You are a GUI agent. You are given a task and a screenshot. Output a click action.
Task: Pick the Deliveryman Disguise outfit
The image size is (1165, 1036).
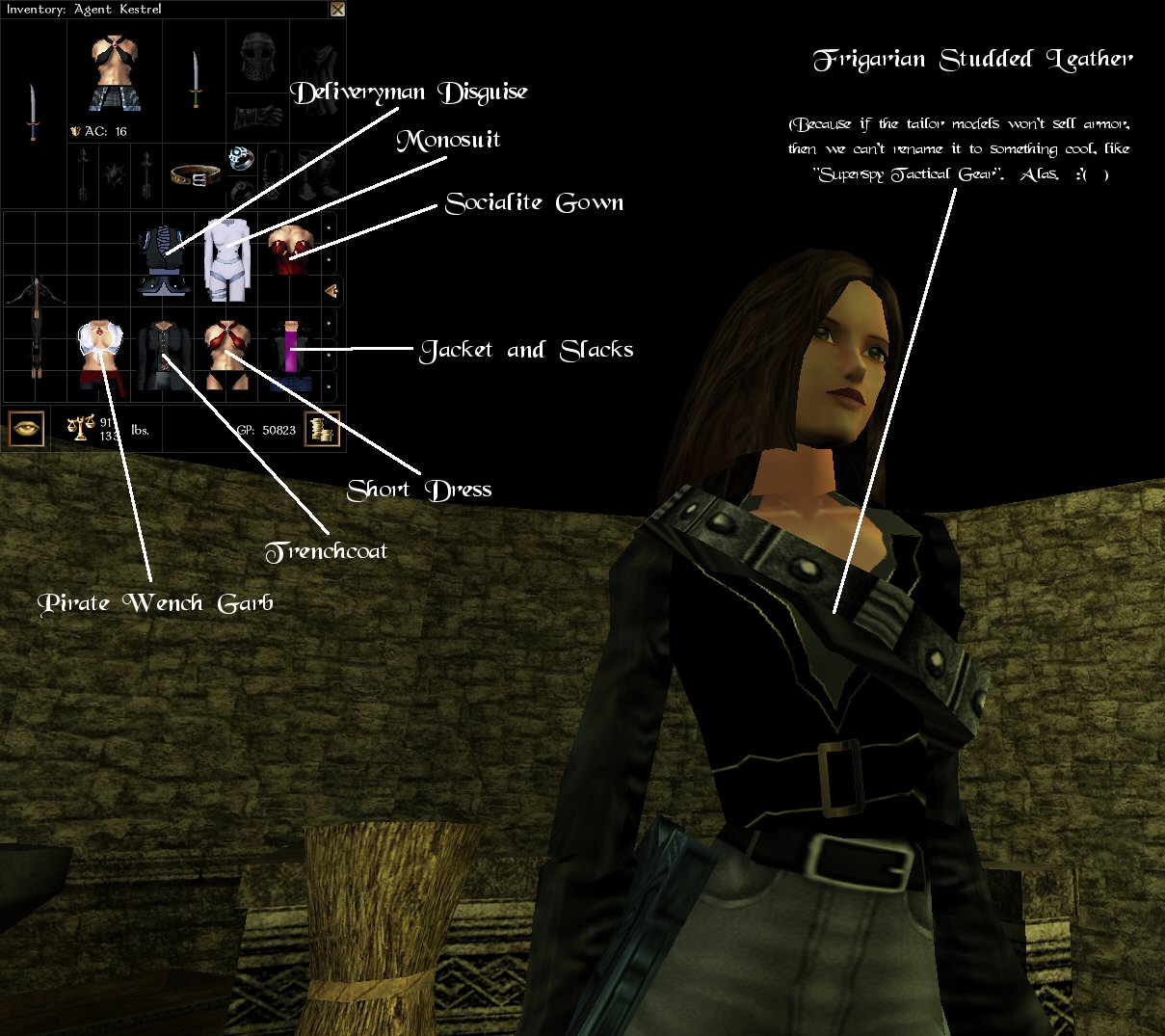click(163, 260)
